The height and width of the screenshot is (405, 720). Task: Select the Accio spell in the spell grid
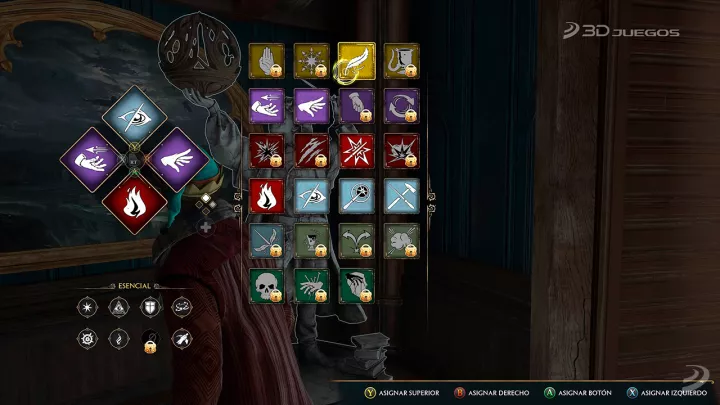267,105
